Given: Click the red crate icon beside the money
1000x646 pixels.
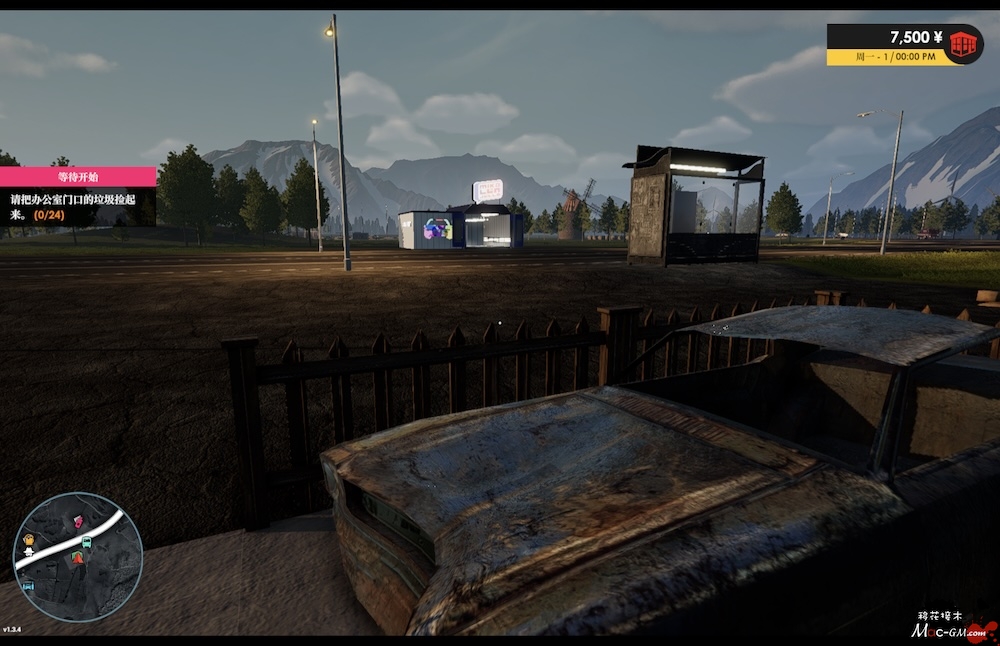Looking at the screenshot, I should pyautogui.click(x=963, y=44).
